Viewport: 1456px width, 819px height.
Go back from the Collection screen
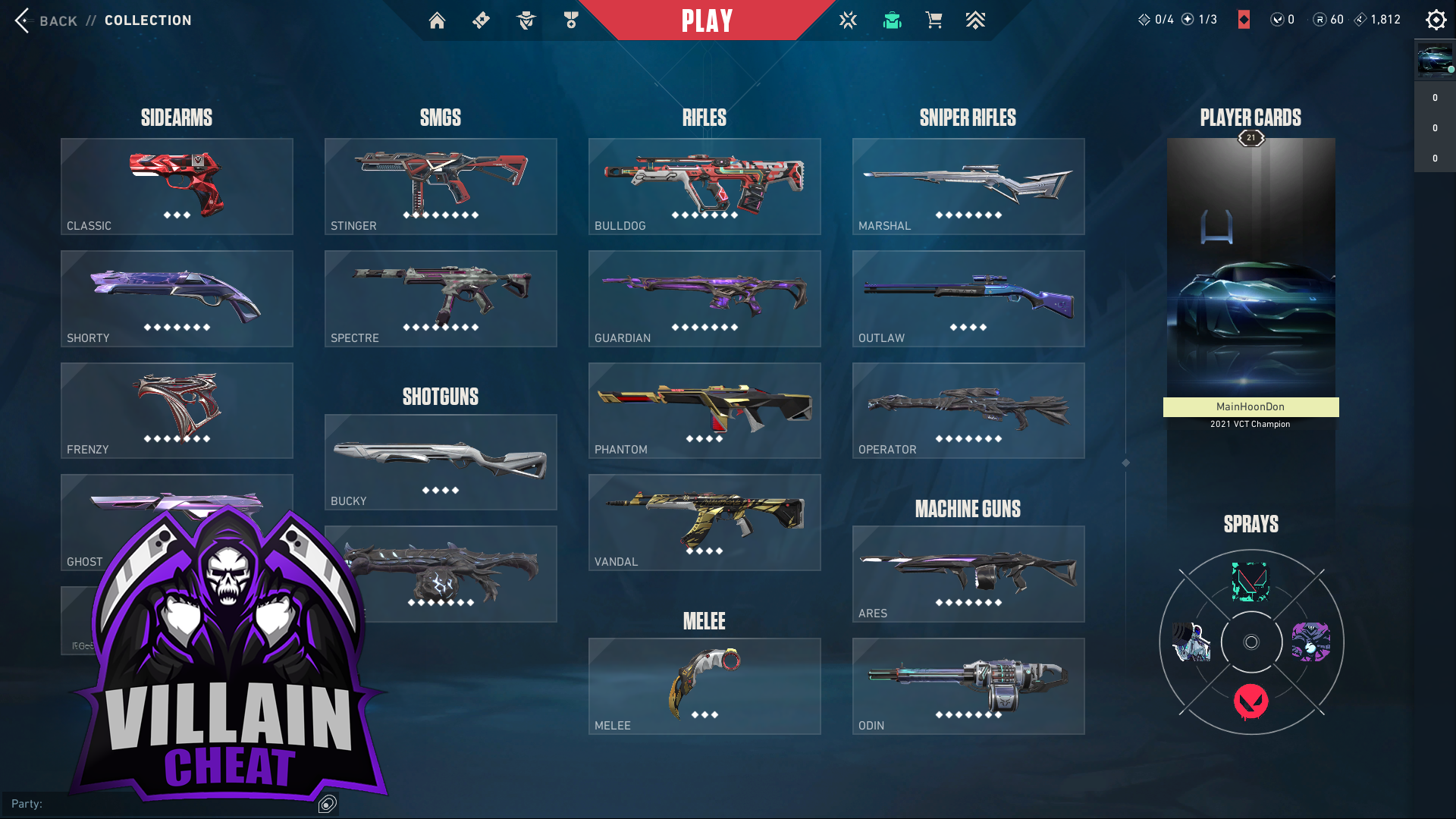[x=47, y=20]
